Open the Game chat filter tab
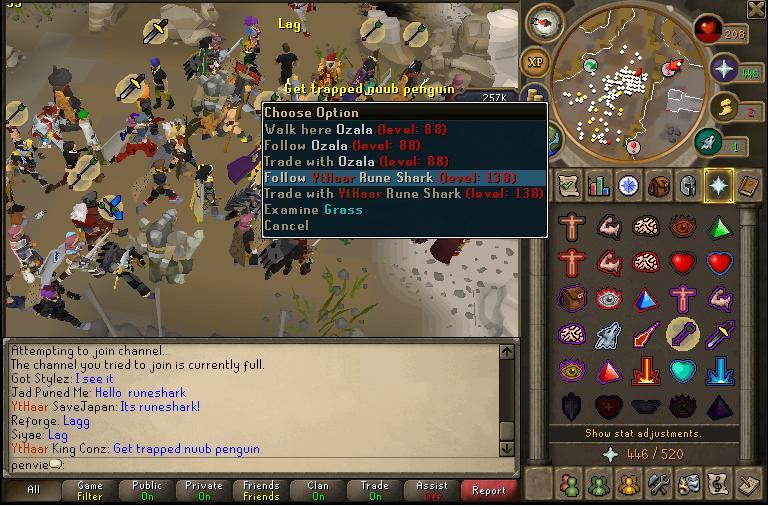 pyautogui.click(x=90, y=490)
